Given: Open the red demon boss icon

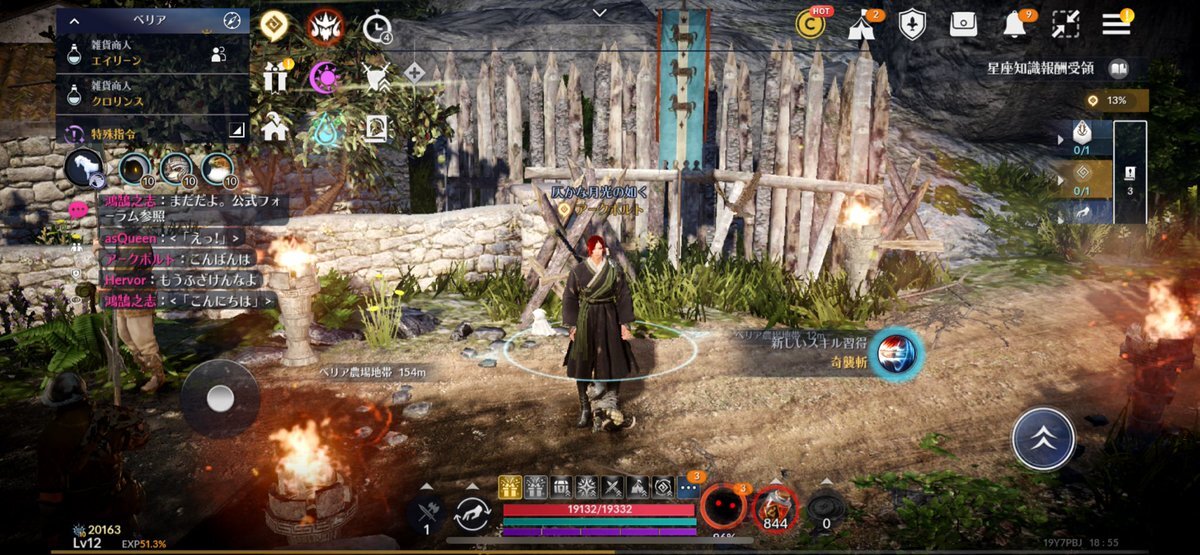Looking at the screenshot, I should 325,24.
